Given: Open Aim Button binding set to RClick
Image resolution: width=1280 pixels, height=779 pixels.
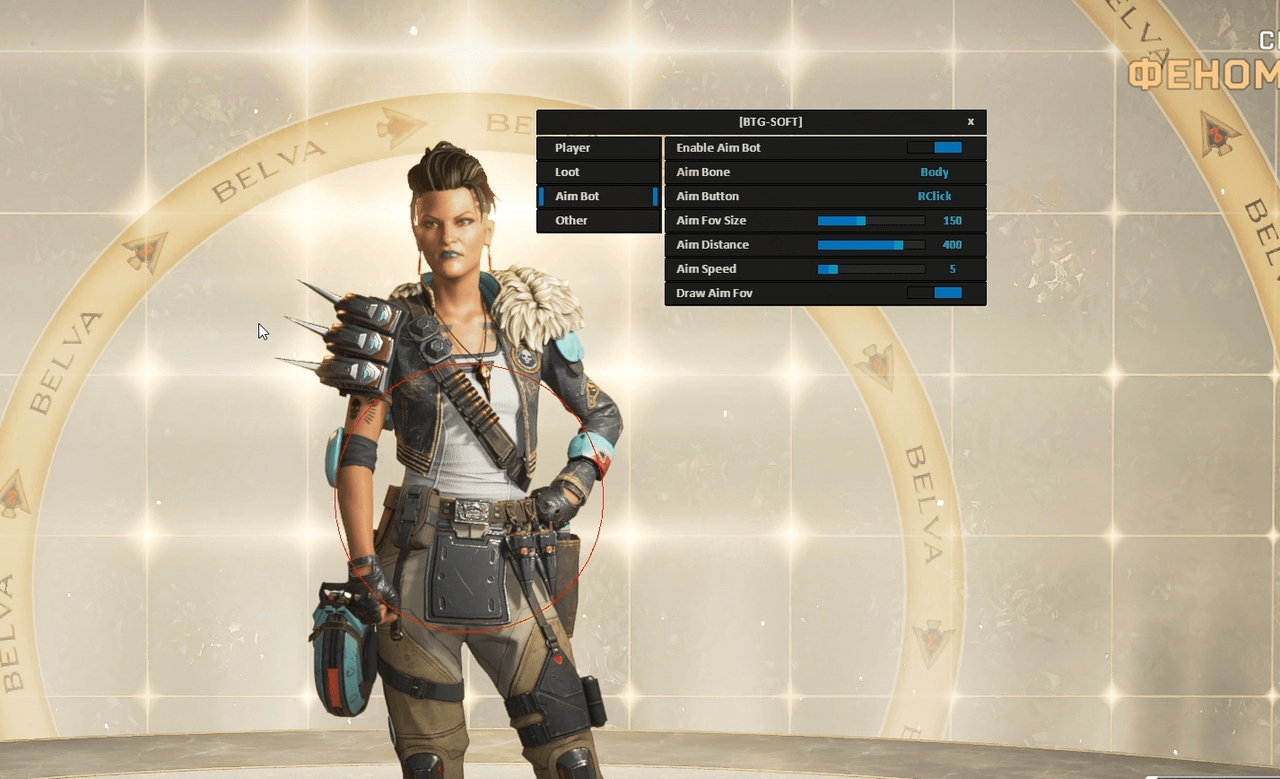Looking at the screenshot, I should (934, 195).
